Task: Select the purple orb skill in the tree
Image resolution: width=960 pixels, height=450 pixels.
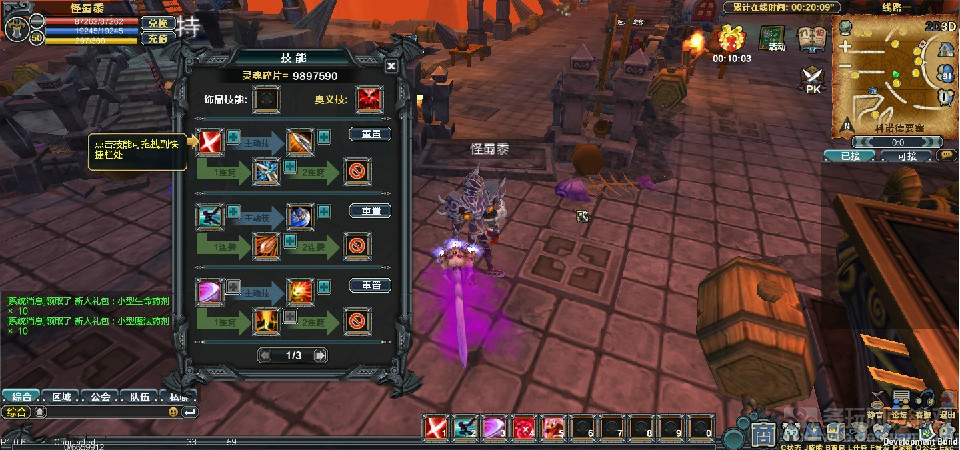Action: point(211,292)
